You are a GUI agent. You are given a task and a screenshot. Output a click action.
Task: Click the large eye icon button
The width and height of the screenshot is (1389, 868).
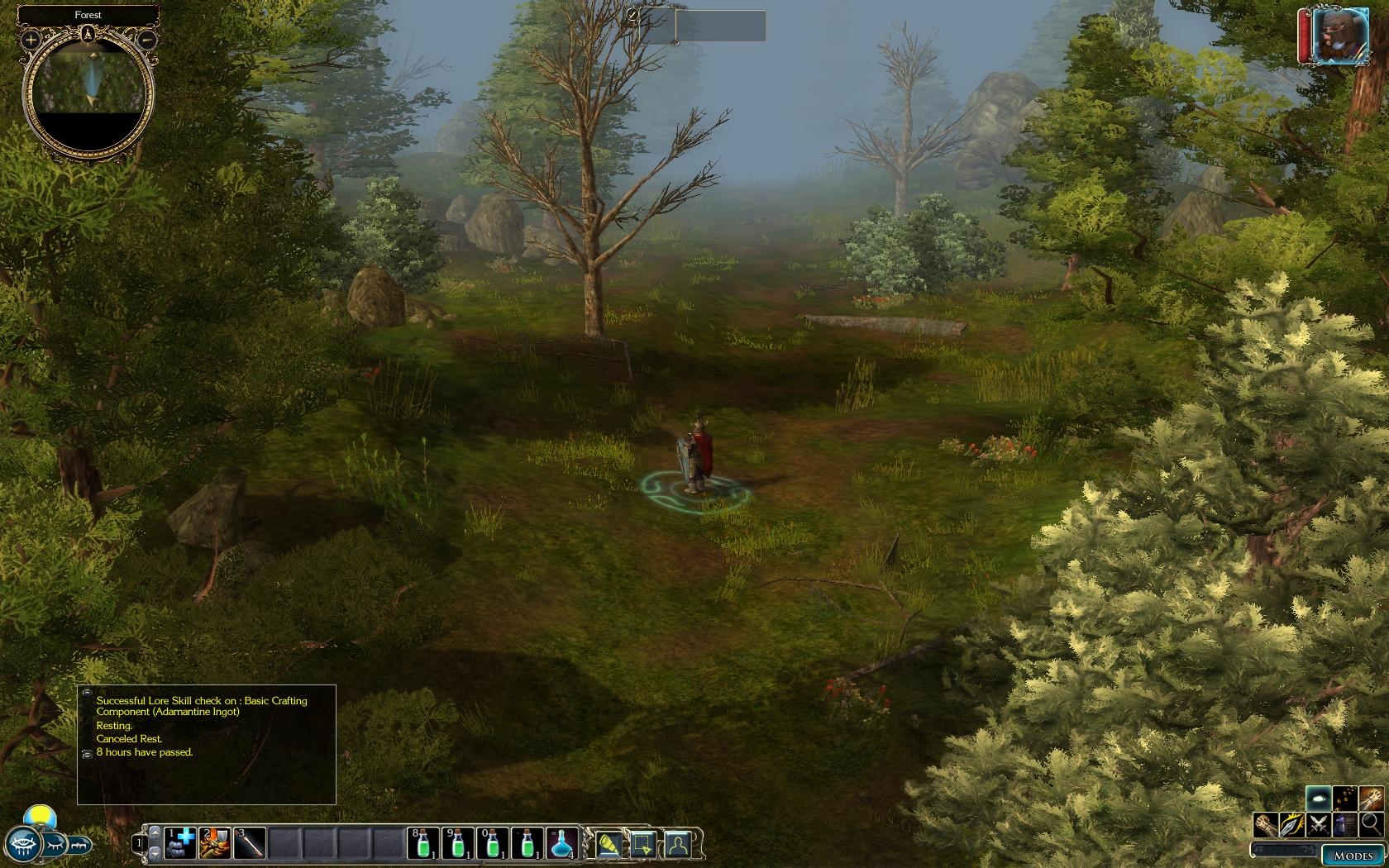pos(21,842)
